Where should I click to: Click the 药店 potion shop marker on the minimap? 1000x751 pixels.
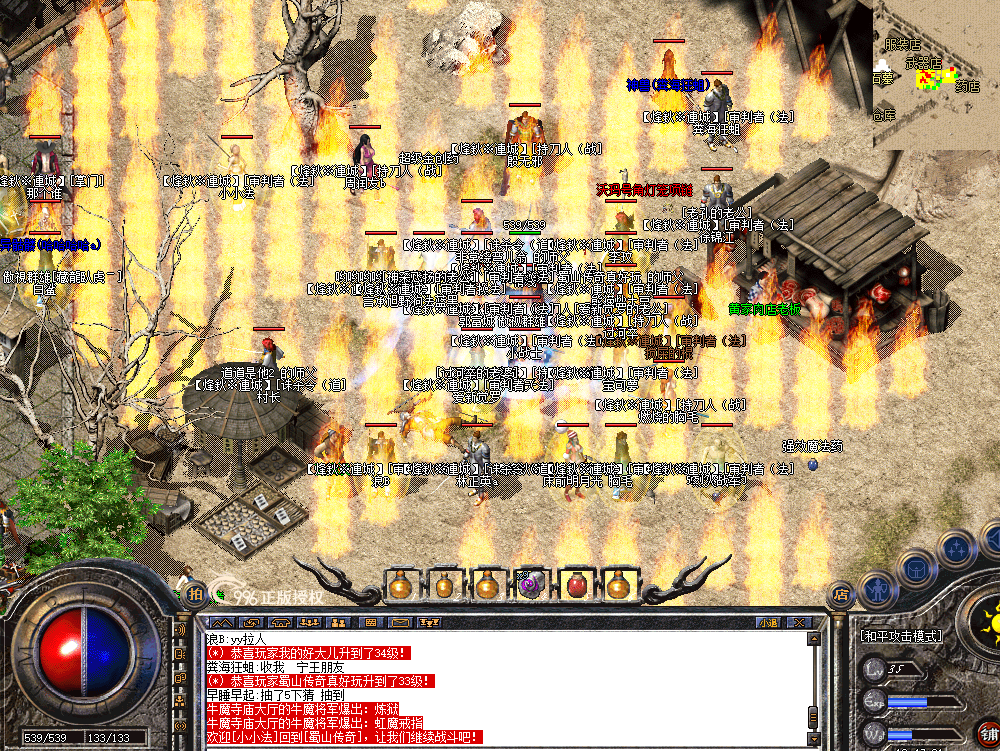967,87
